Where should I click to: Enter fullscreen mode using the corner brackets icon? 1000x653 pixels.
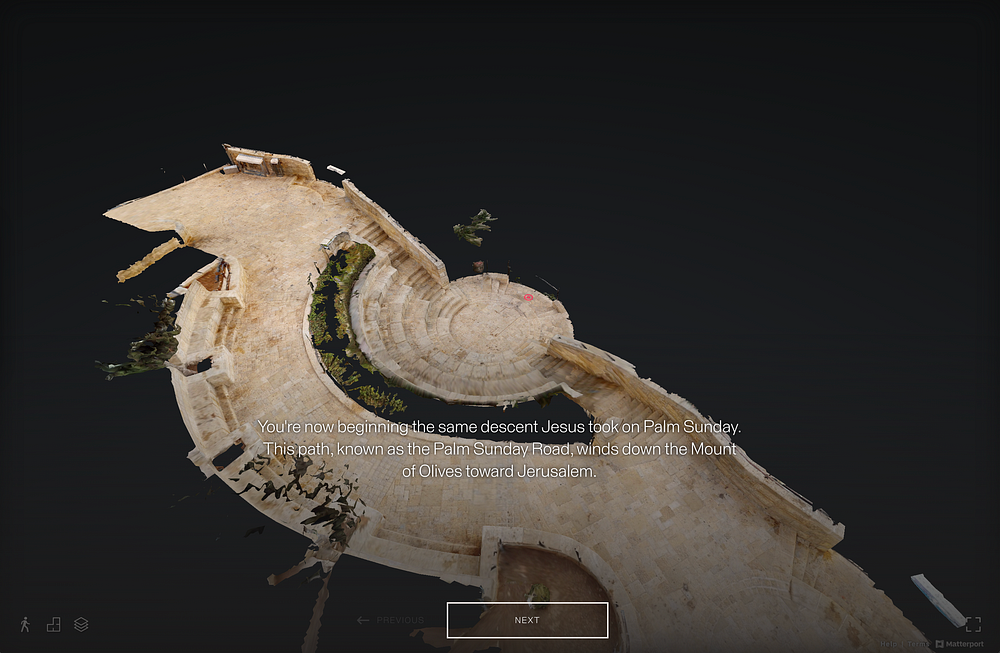973,624
